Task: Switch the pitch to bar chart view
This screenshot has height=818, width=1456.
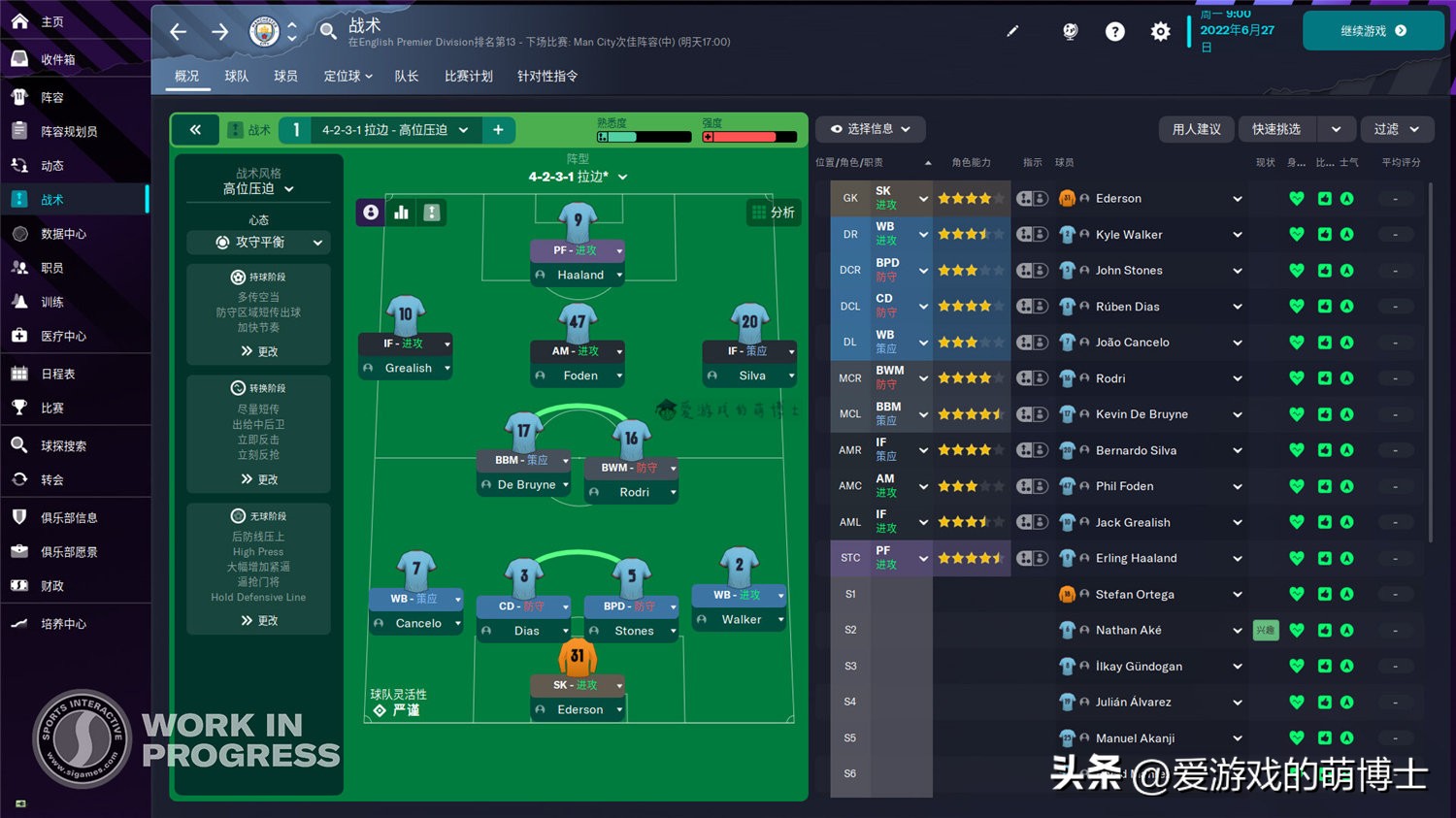Action: point(401,212)
